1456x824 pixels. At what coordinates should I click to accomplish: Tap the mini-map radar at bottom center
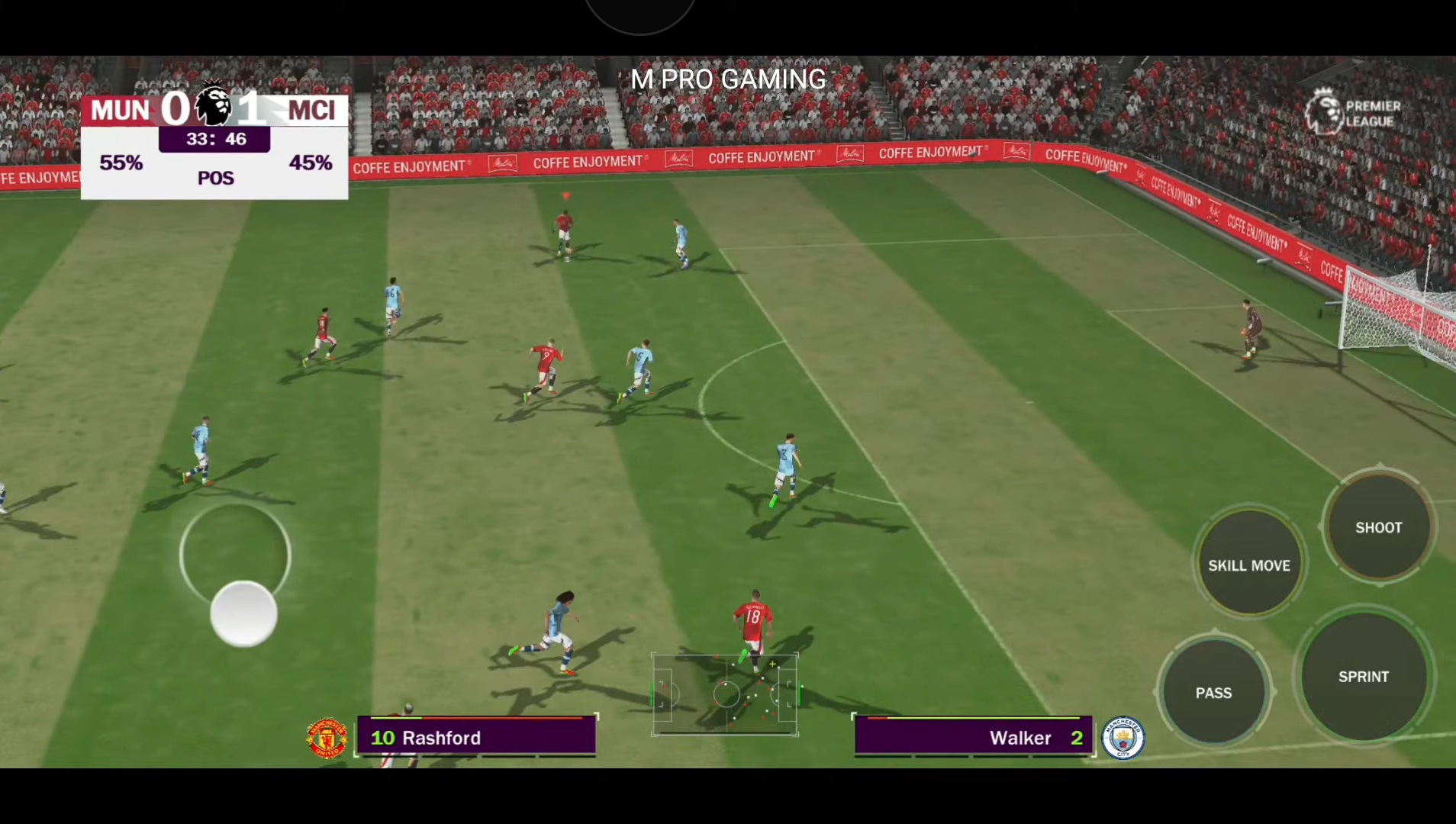pos(724,694)
